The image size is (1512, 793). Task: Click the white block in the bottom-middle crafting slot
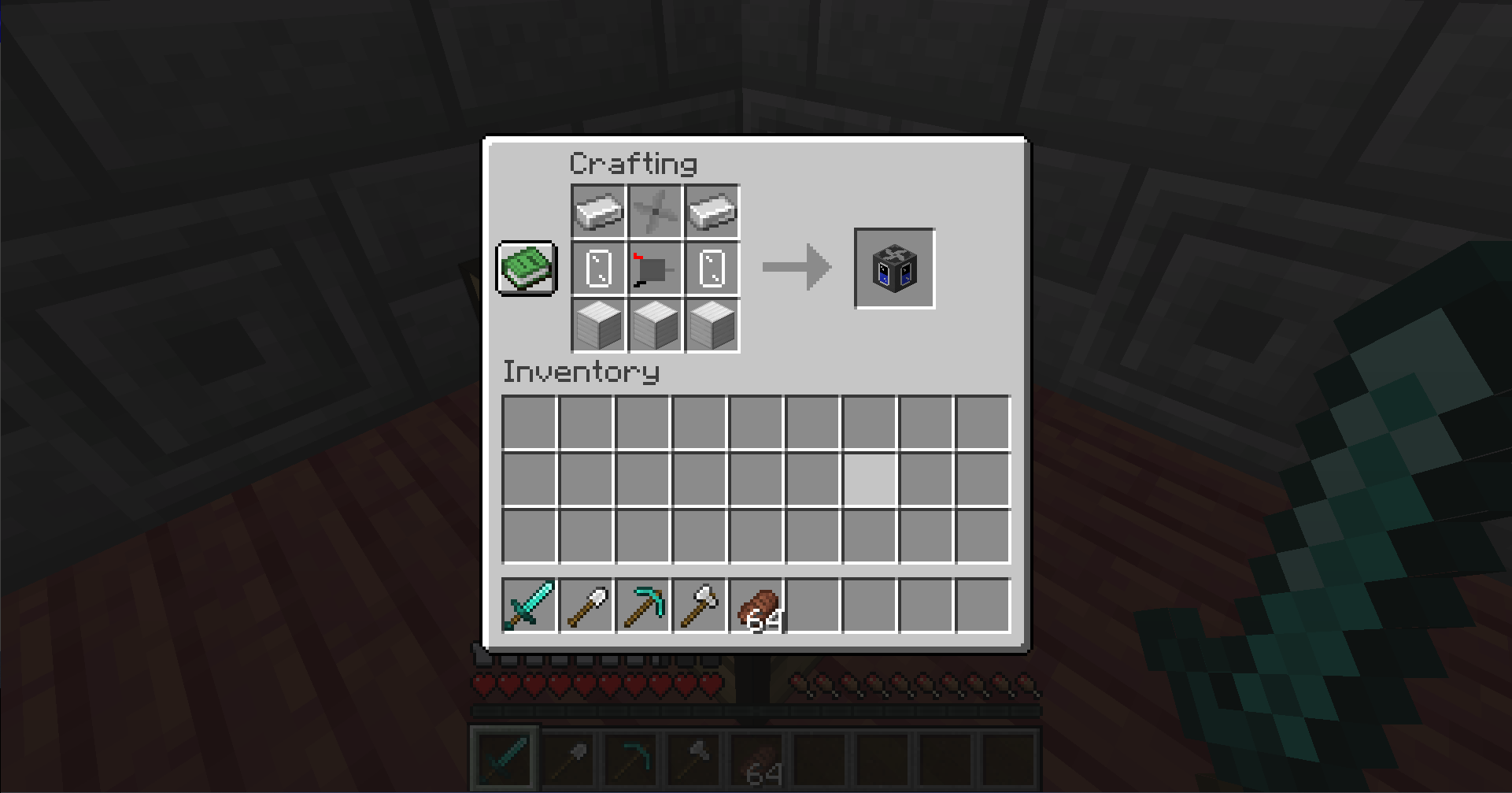pos(655,326)
